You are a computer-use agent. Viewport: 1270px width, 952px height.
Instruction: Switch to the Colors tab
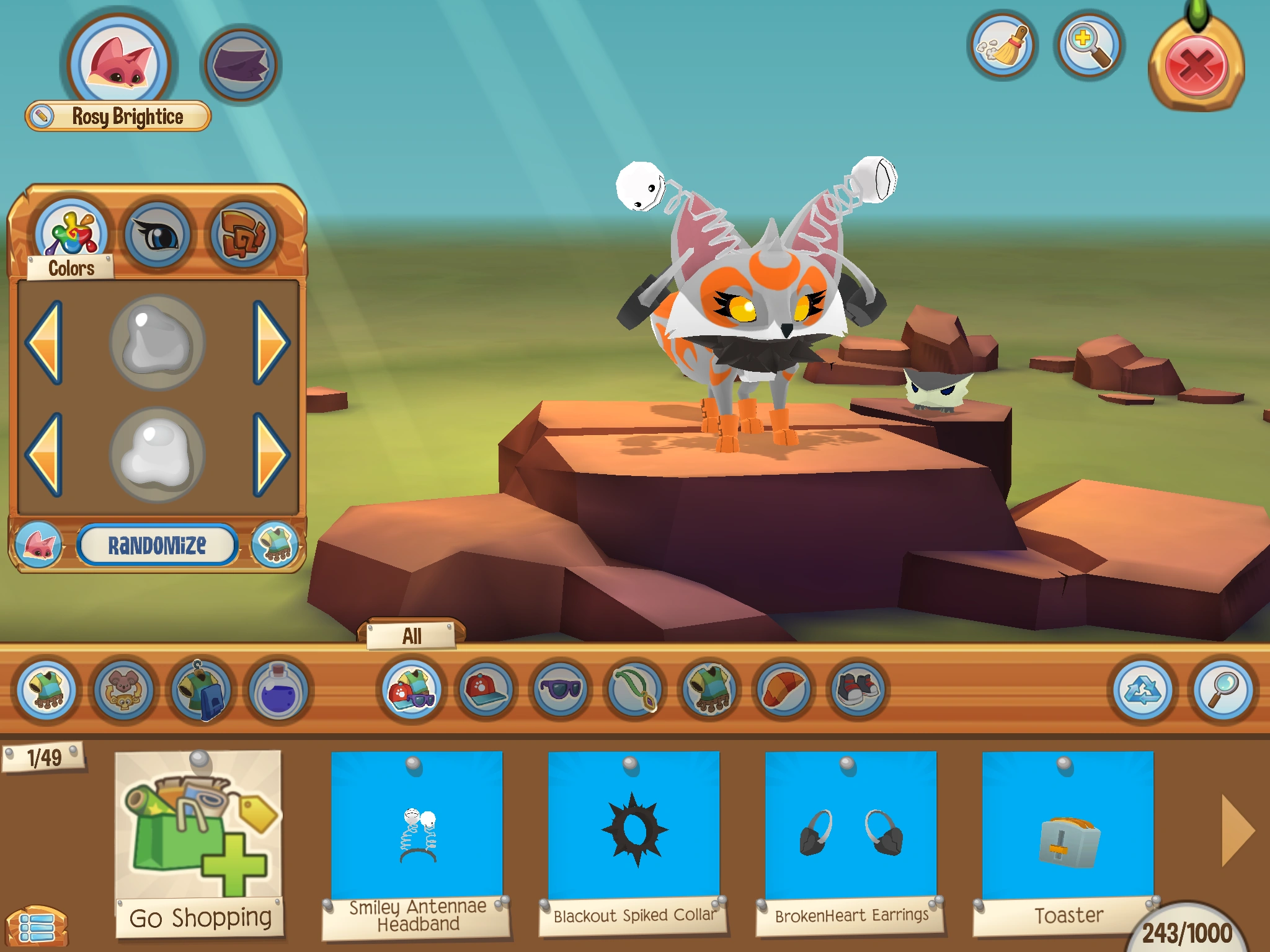[72, 233]
